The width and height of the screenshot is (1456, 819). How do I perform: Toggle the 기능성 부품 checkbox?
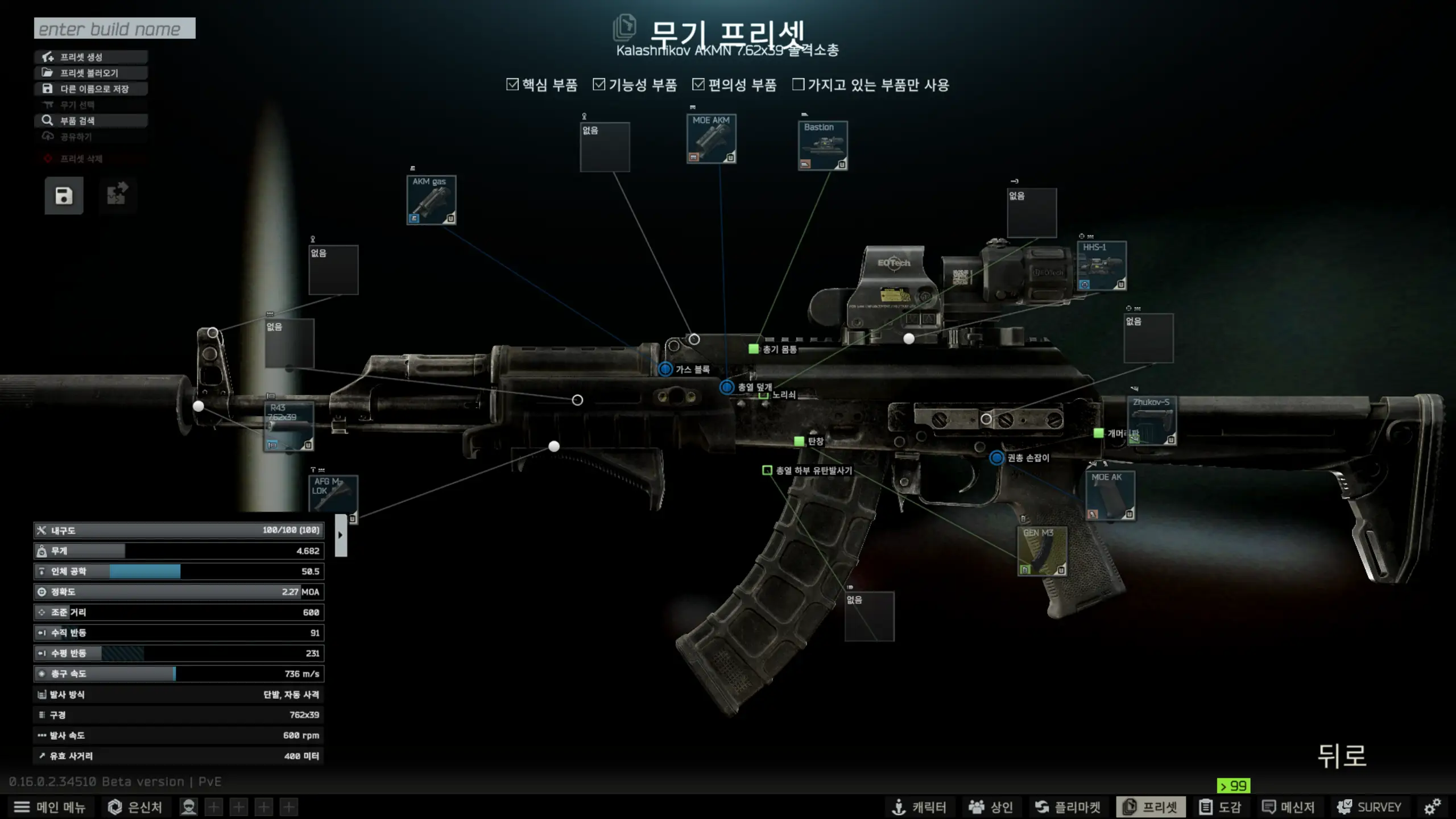[x=599, y=85]
